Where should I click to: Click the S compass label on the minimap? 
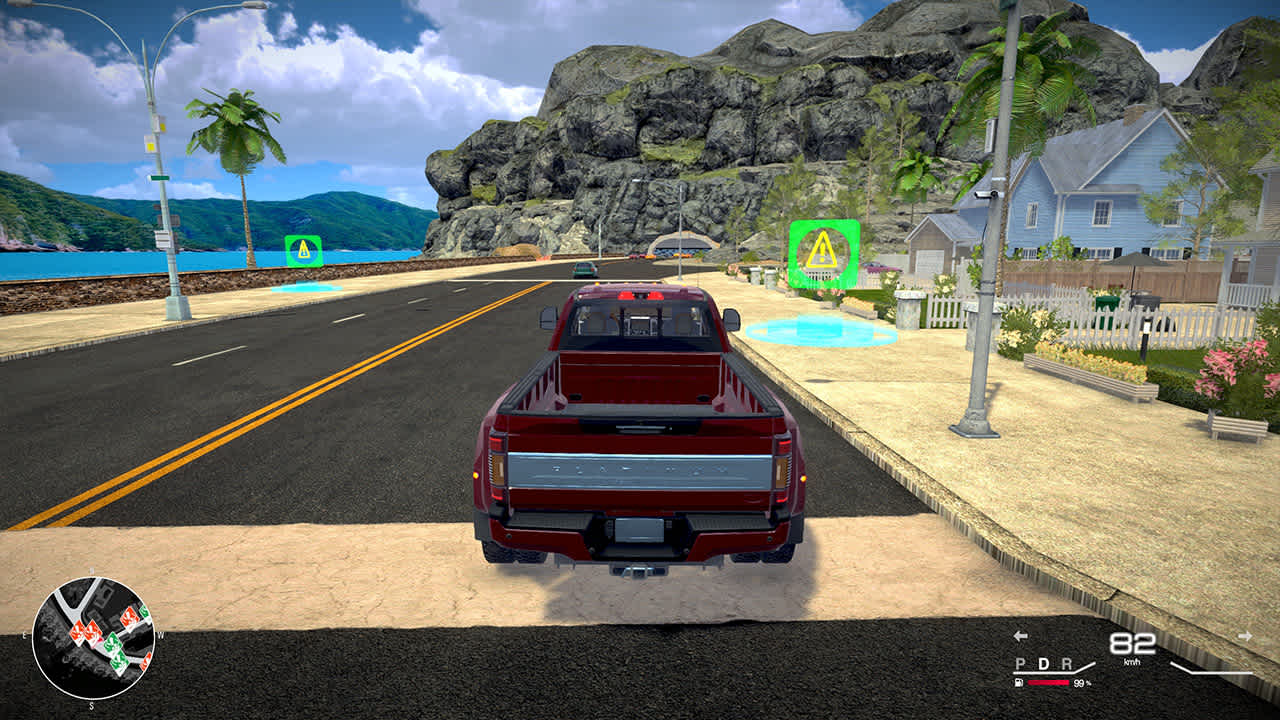(91, 705)
